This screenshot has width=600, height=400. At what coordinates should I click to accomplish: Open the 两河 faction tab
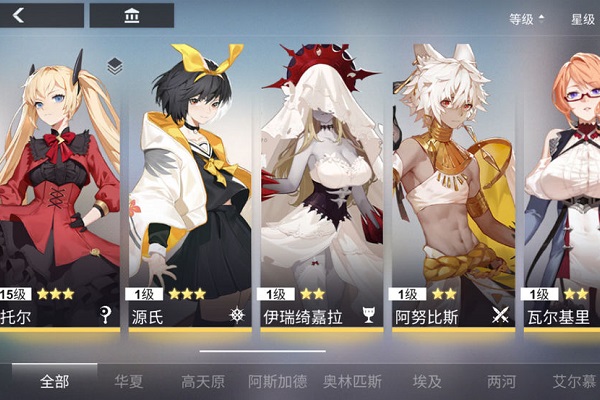[x=501, y=381]
